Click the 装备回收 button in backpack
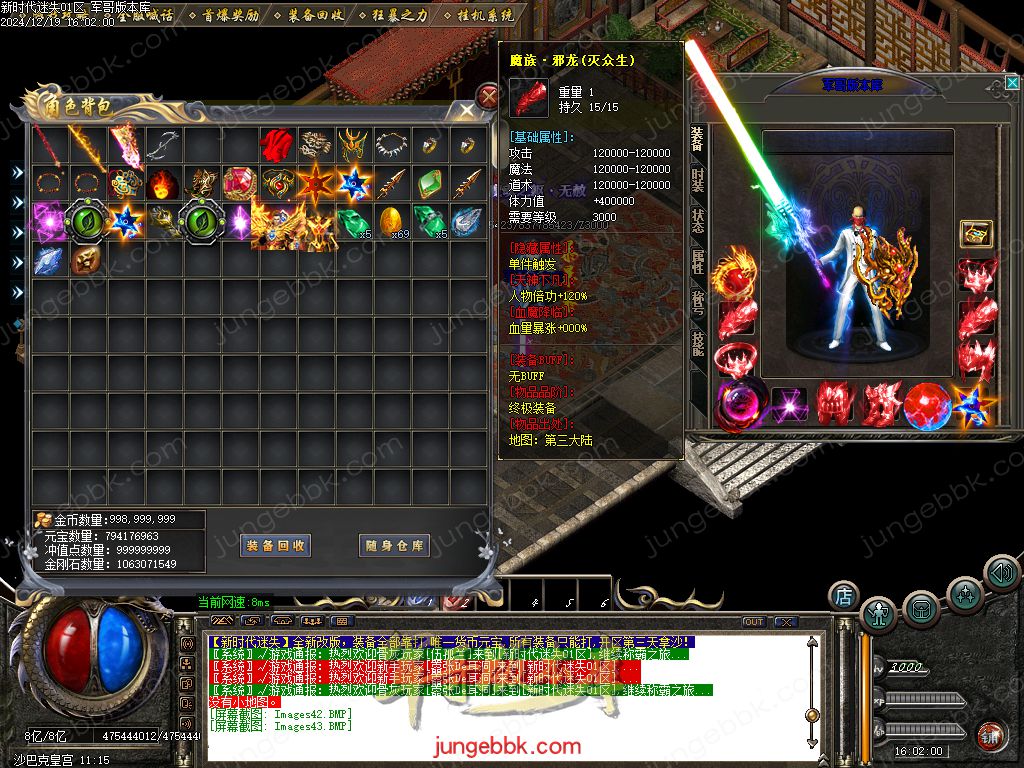The width and height of the screenshot is (1024, 768). coord(276,546)
